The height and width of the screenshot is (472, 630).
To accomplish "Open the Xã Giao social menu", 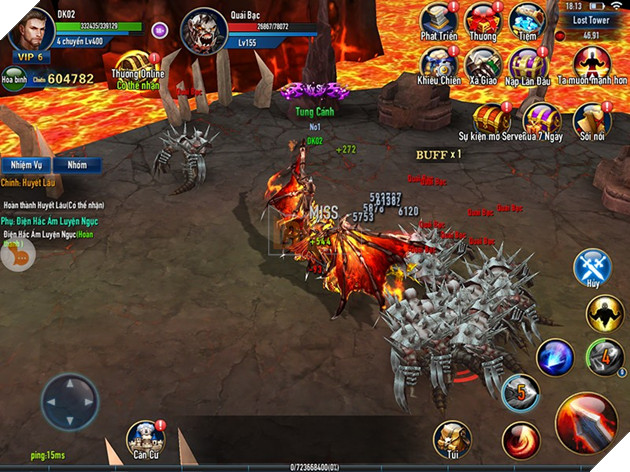I will [x=484, y=64].
